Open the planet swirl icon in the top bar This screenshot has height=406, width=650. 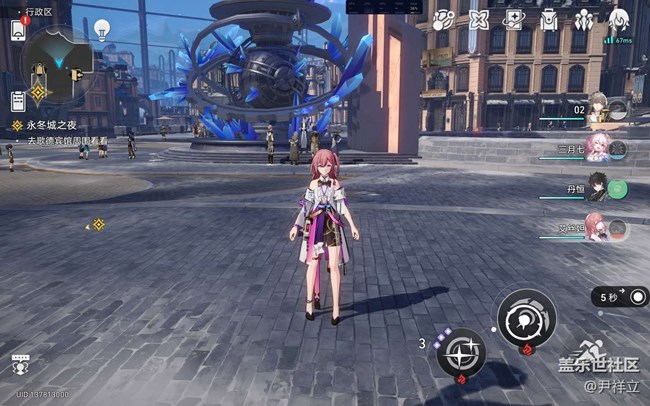pyautogui.click(x=444, y=19)
